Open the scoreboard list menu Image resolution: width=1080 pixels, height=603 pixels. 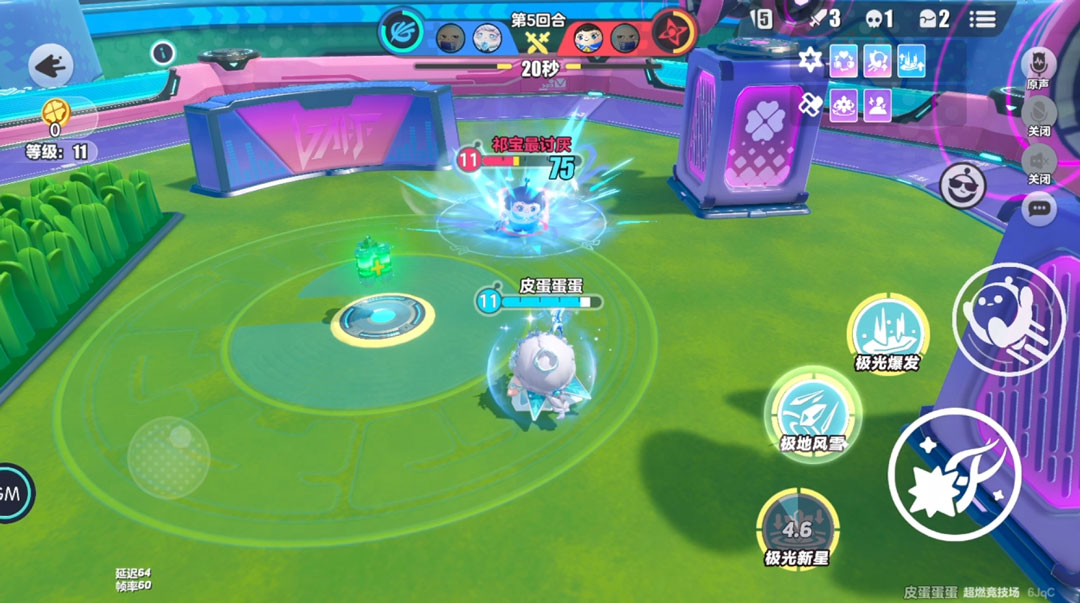[x=983, y=18]
